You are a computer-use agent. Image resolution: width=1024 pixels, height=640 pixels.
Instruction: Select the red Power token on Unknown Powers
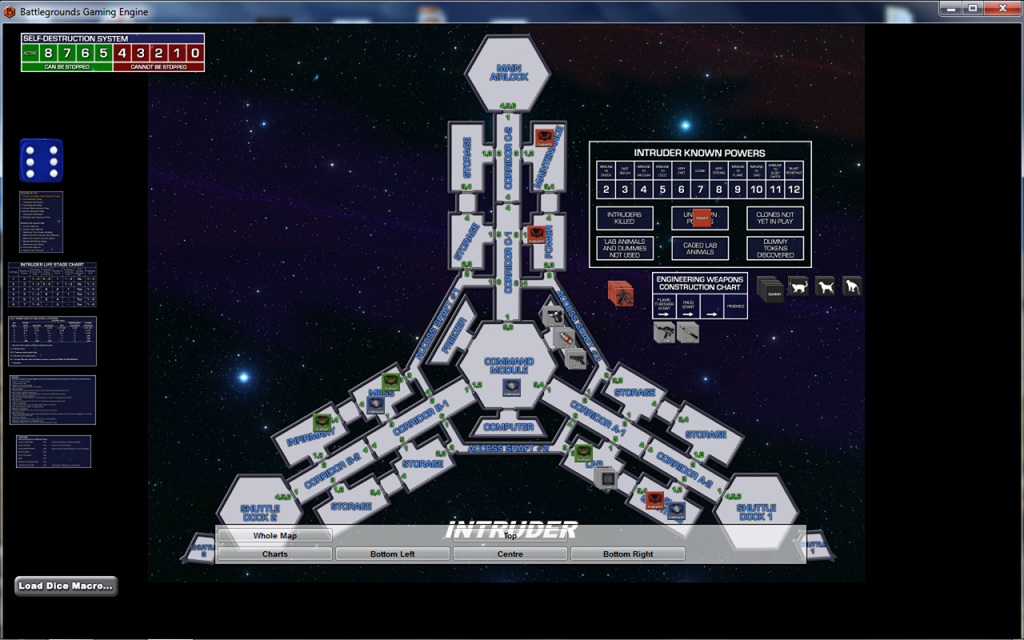coord(702,217)
